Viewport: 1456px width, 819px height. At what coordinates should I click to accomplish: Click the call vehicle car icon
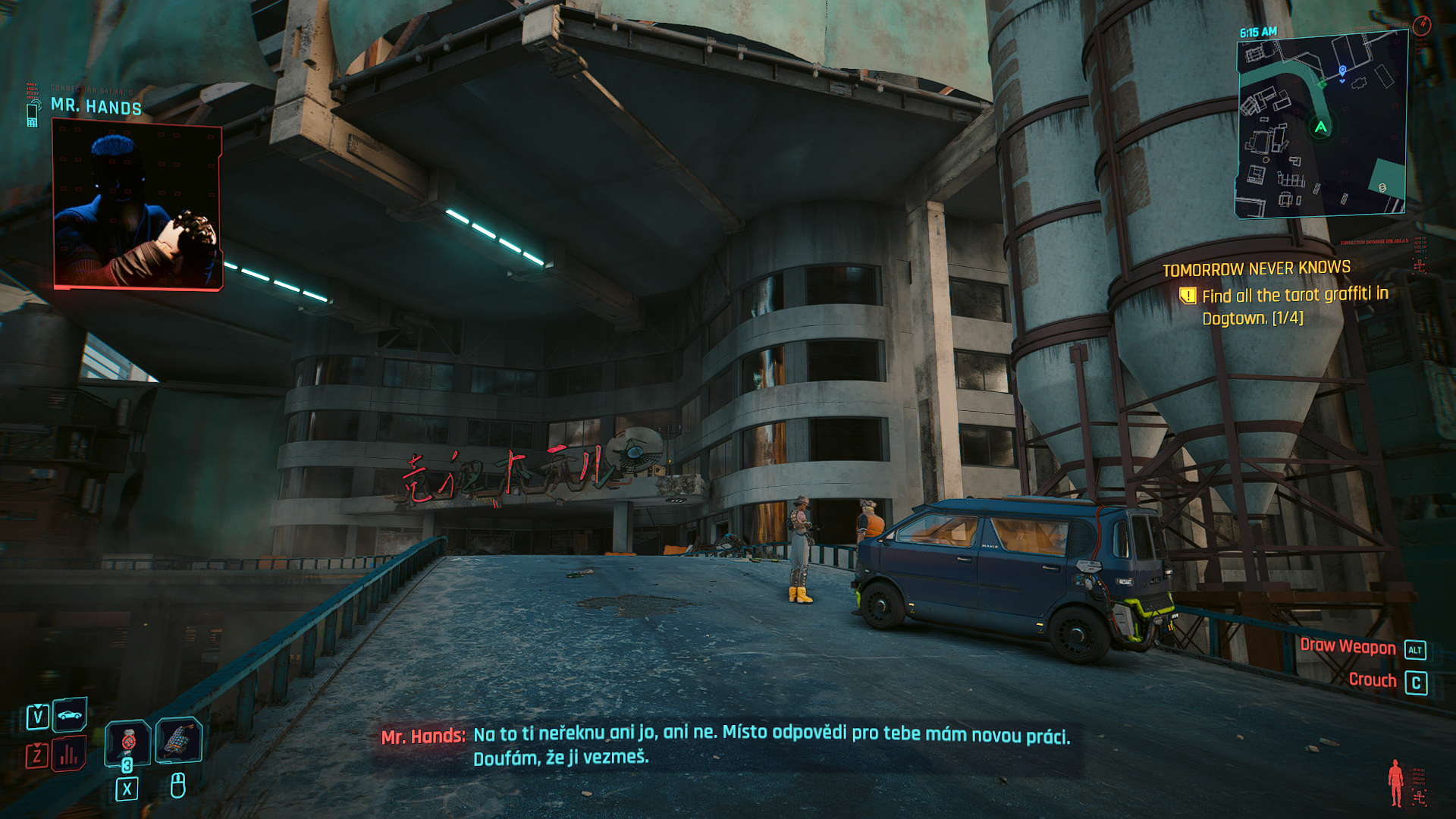point(70,714)
